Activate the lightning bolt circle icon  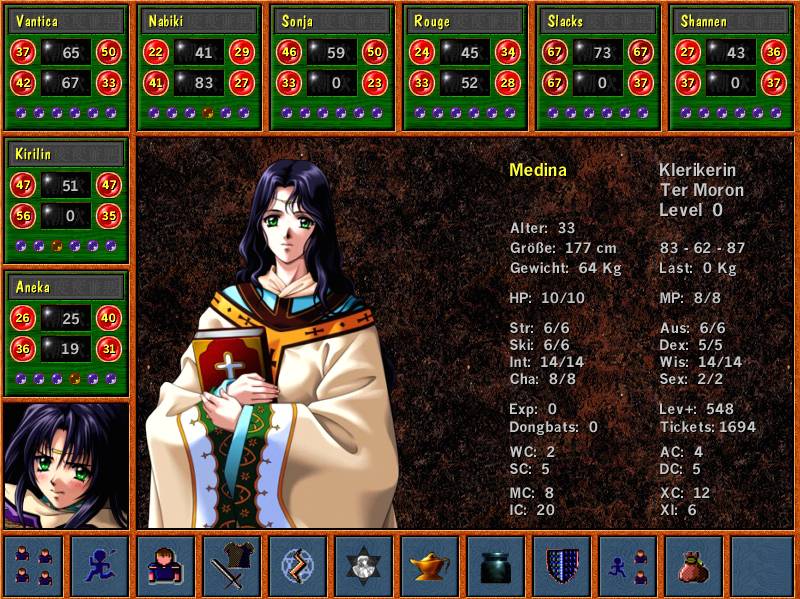coord(298,565)
